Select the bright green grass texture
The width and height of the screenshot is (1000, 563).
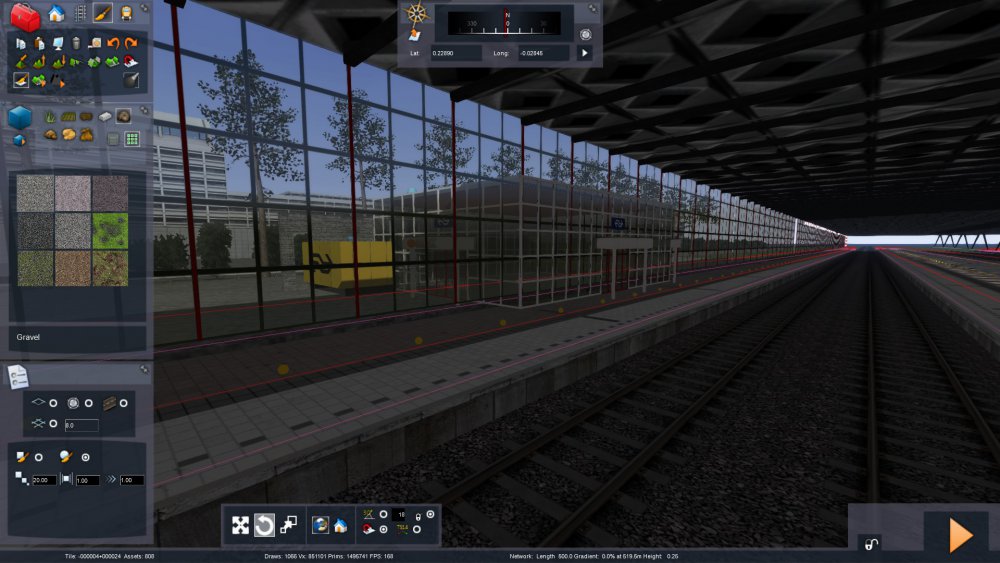[110, 230]
